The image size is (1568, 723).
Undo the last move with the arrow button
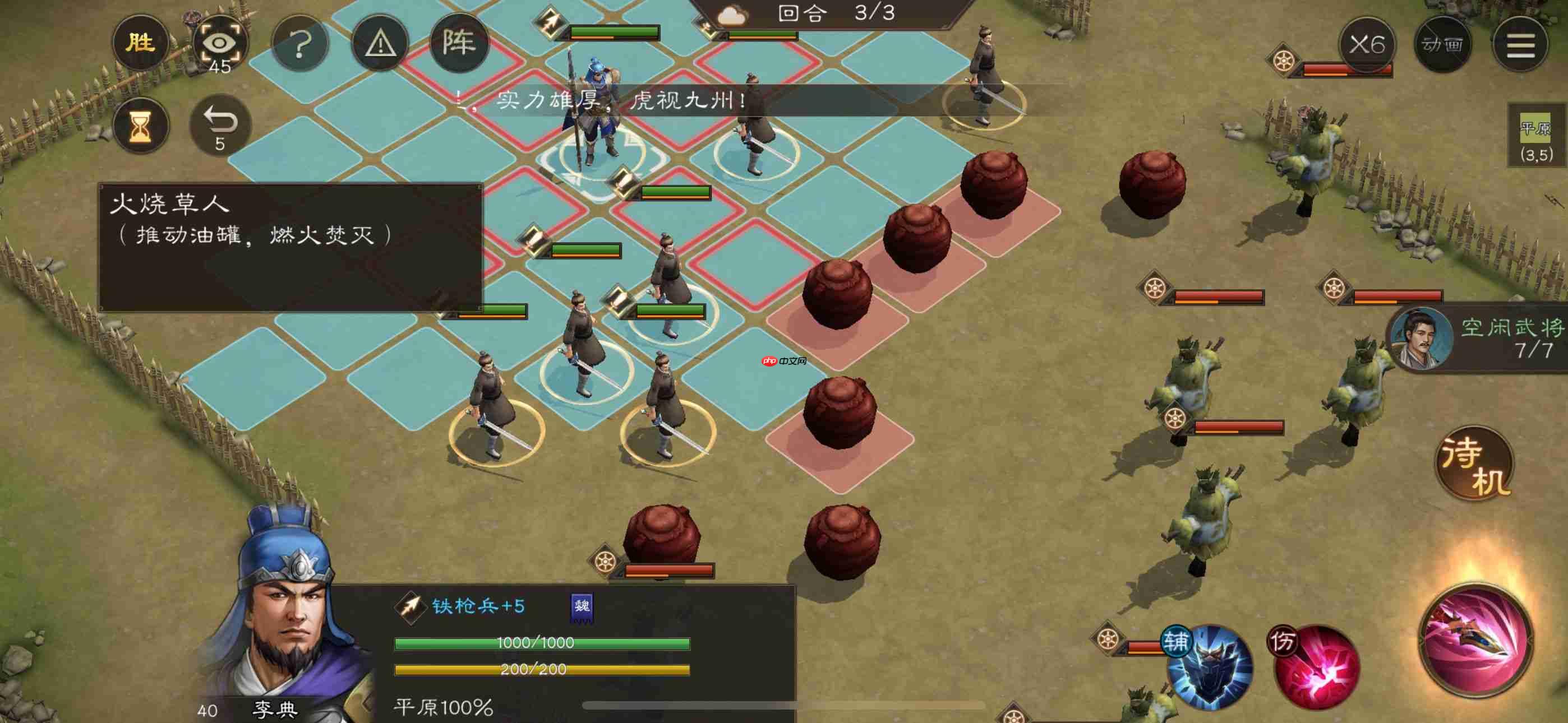click(x=220, y=126)
